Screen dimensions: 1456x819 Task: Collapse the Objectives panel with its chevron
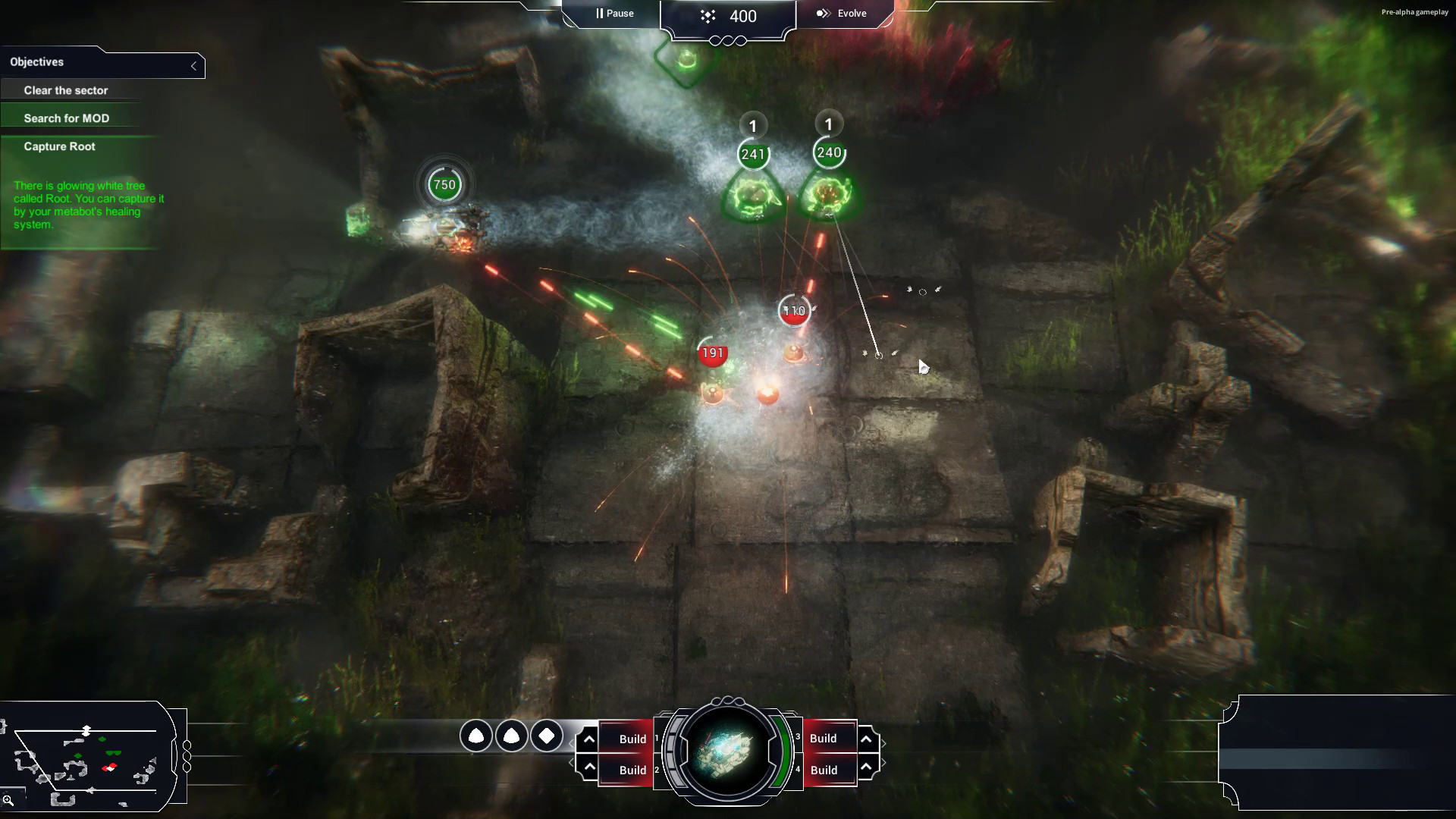click(195, 65)
